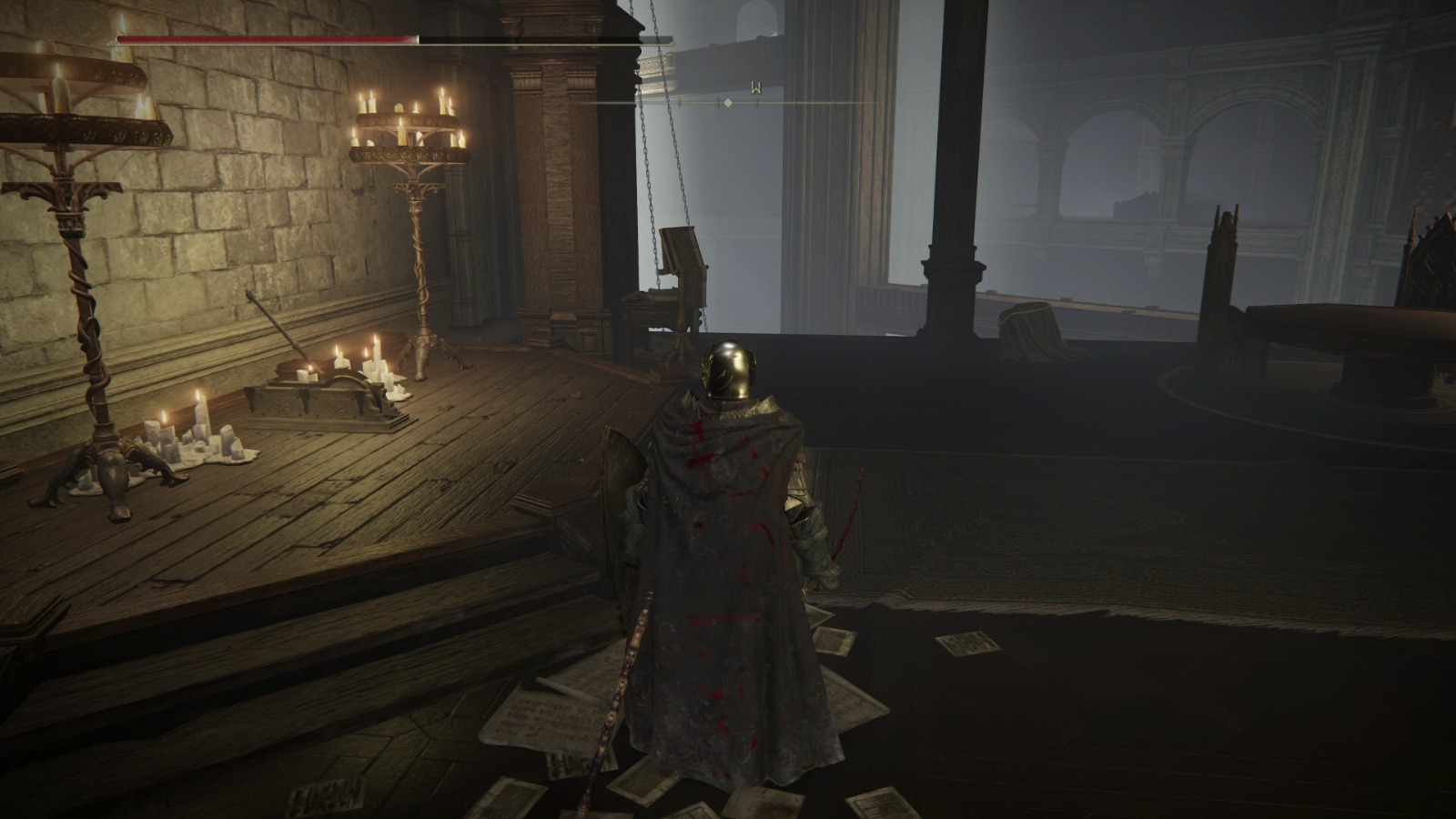
Task: Click the W direction indicator on the compass
Action: click(755, 86)
